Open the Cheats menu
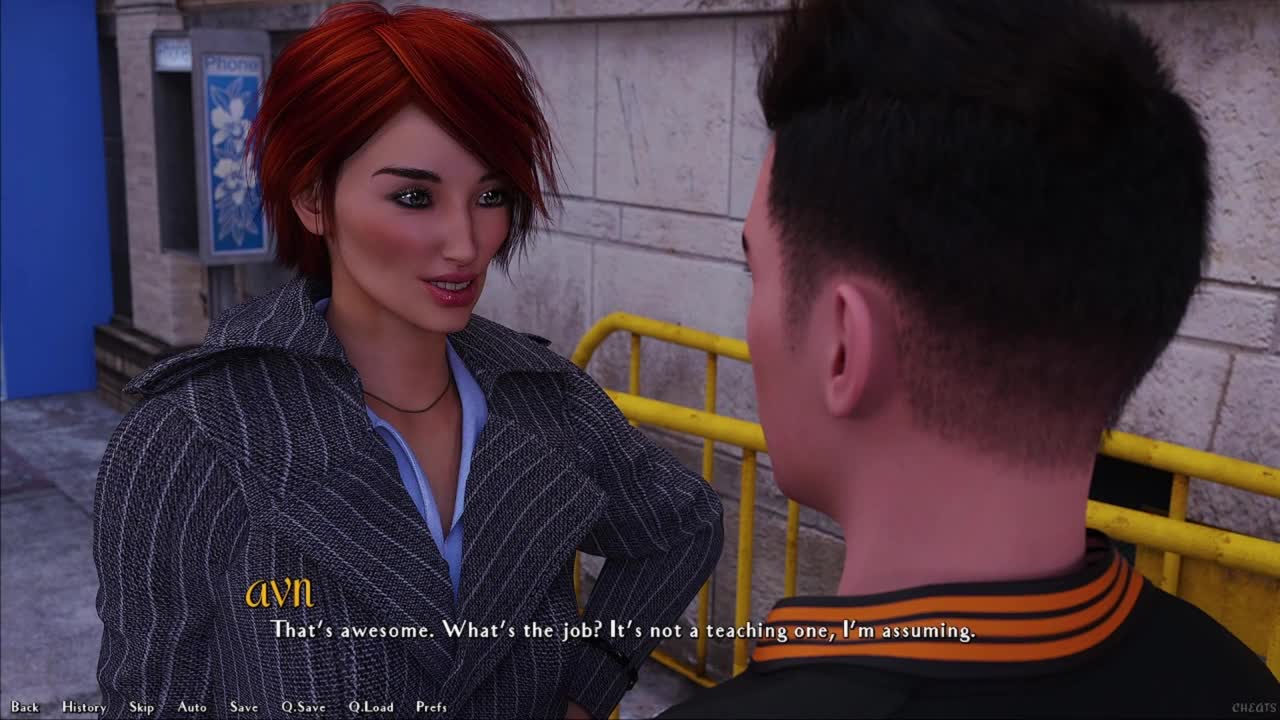The image size is (1280, 720). pyautogui.click(x=1253, y=708)
